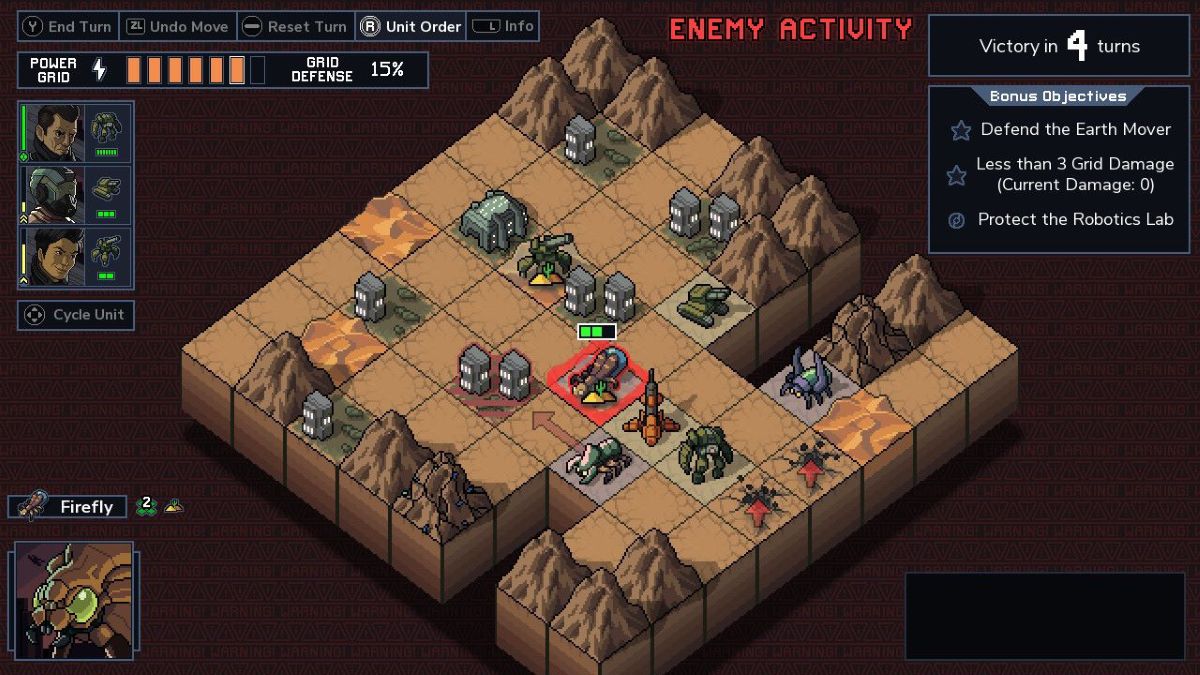Select the smiling bottom pilot portrait
Viewport: 1200px width, 675px height.
(x=54, y=256)
